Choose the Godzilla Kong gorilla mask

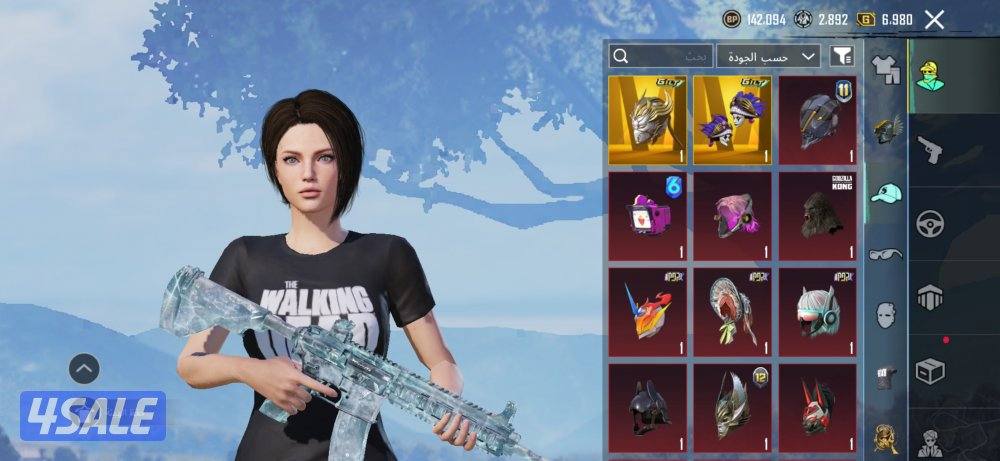(x=818, y=215)
